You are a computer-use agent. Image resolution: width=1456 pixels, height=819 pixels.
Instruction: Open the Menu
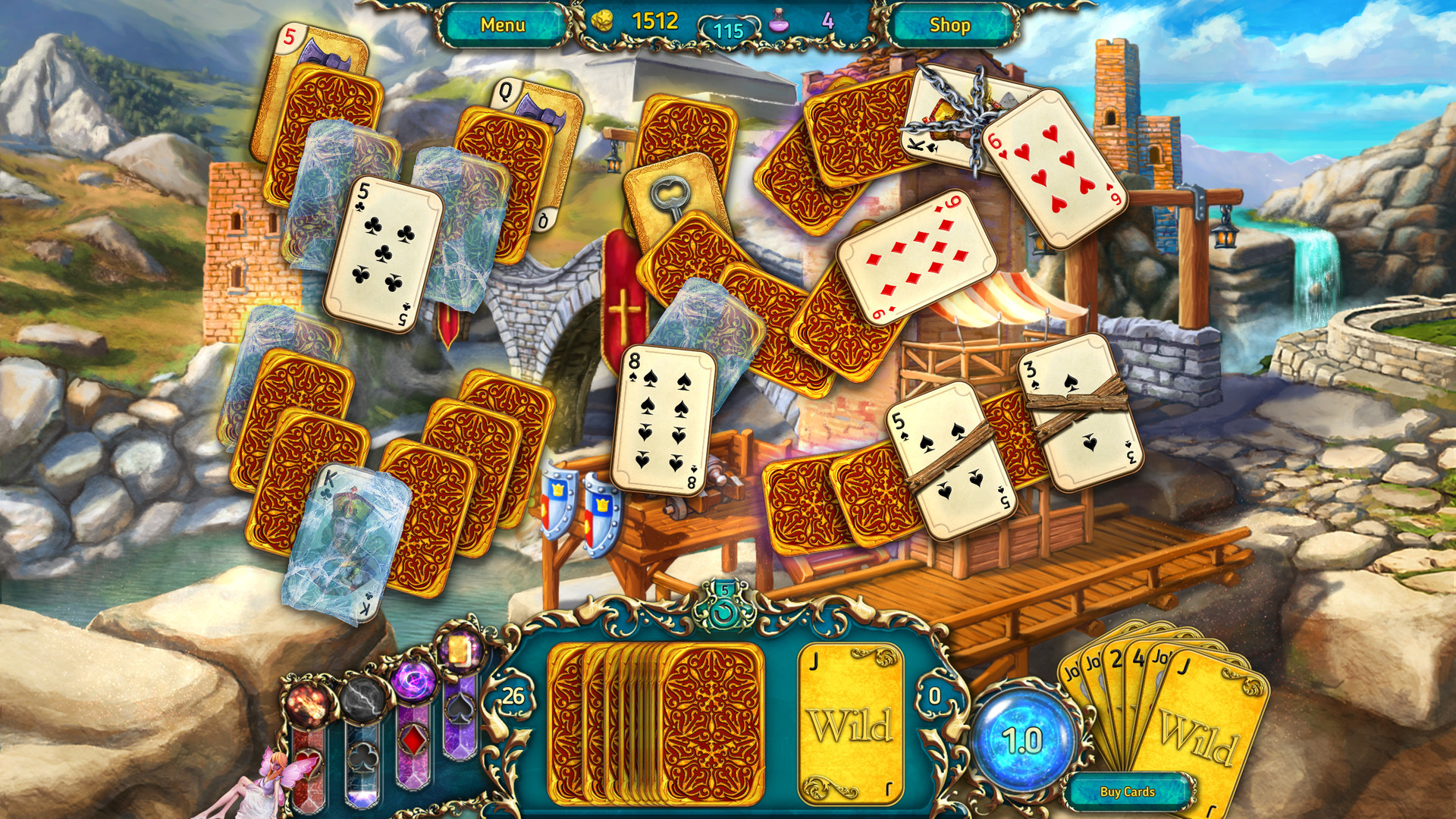(505, 24)
